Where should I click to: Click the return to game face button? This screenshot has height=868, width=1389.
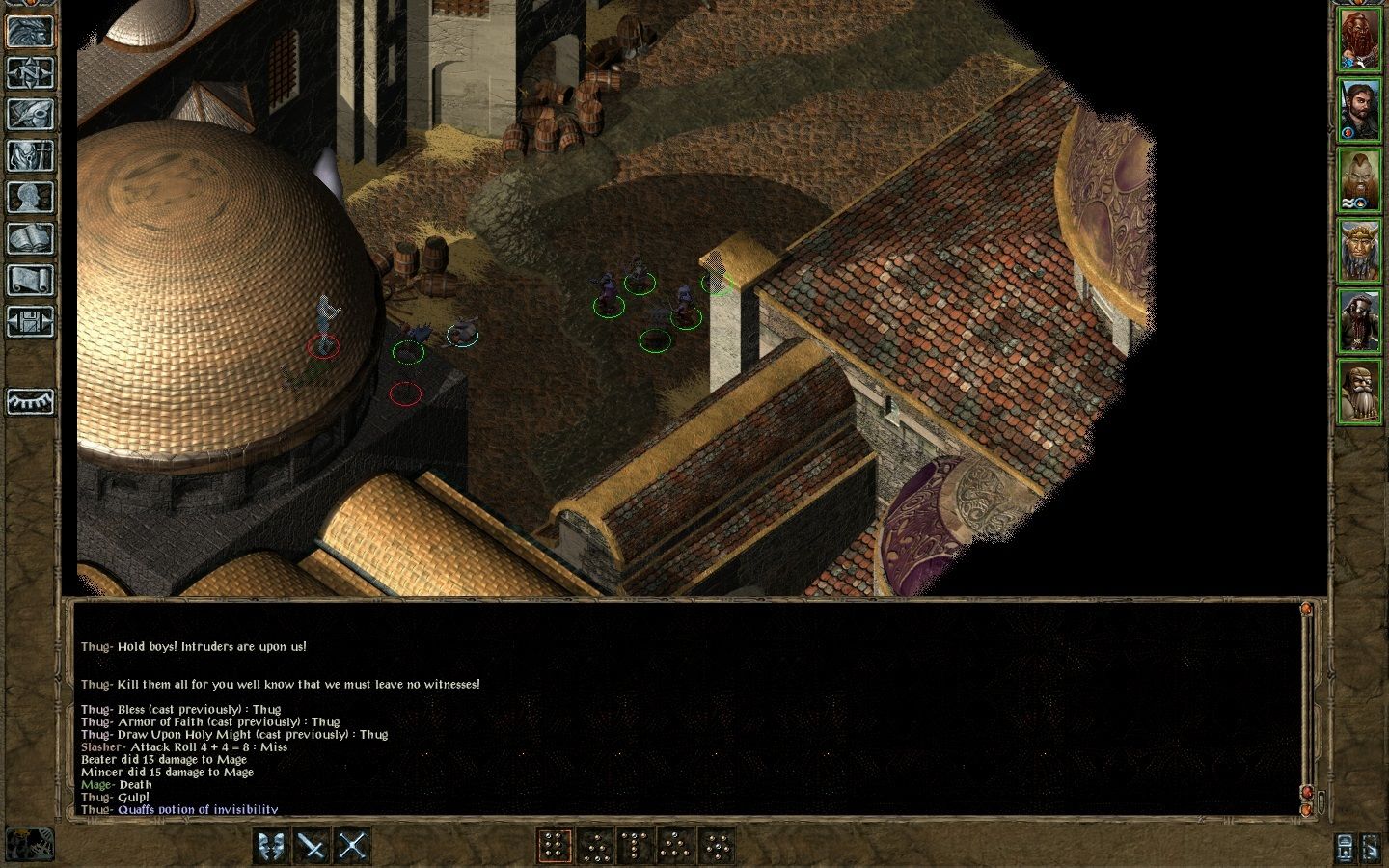[30, 31]
